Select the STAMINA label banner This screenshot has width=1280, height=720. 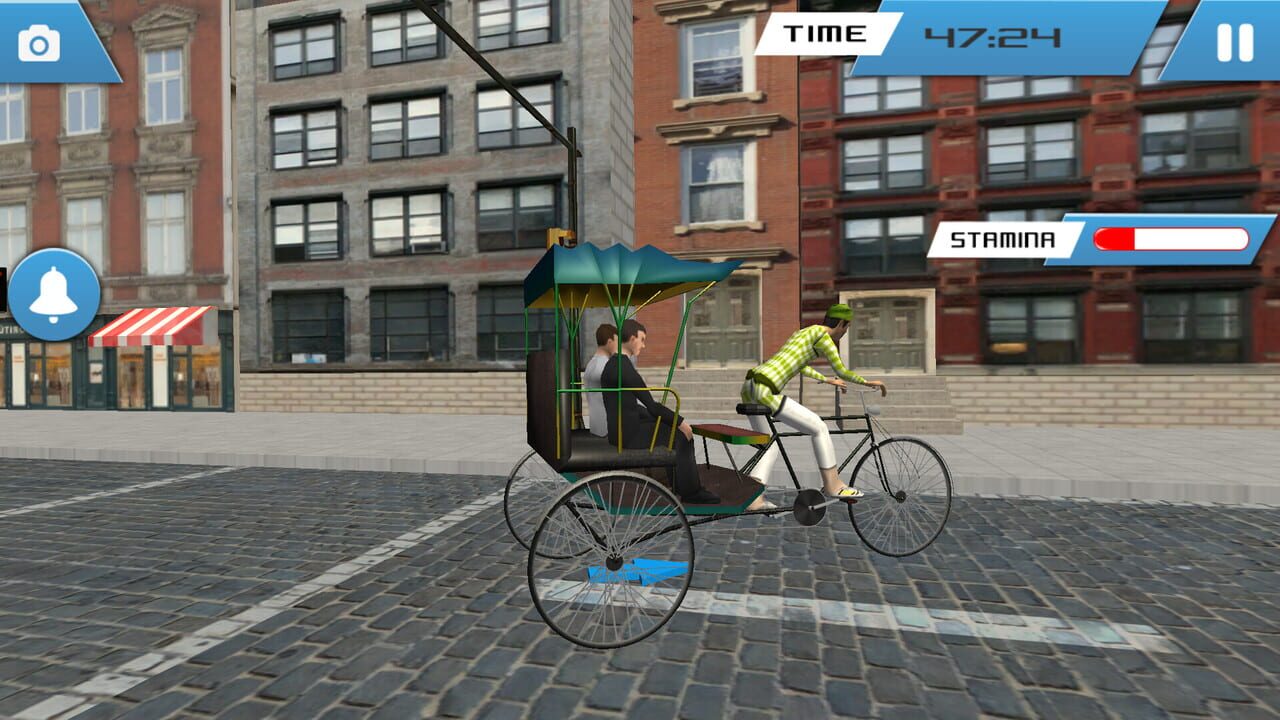[1003, 238]
